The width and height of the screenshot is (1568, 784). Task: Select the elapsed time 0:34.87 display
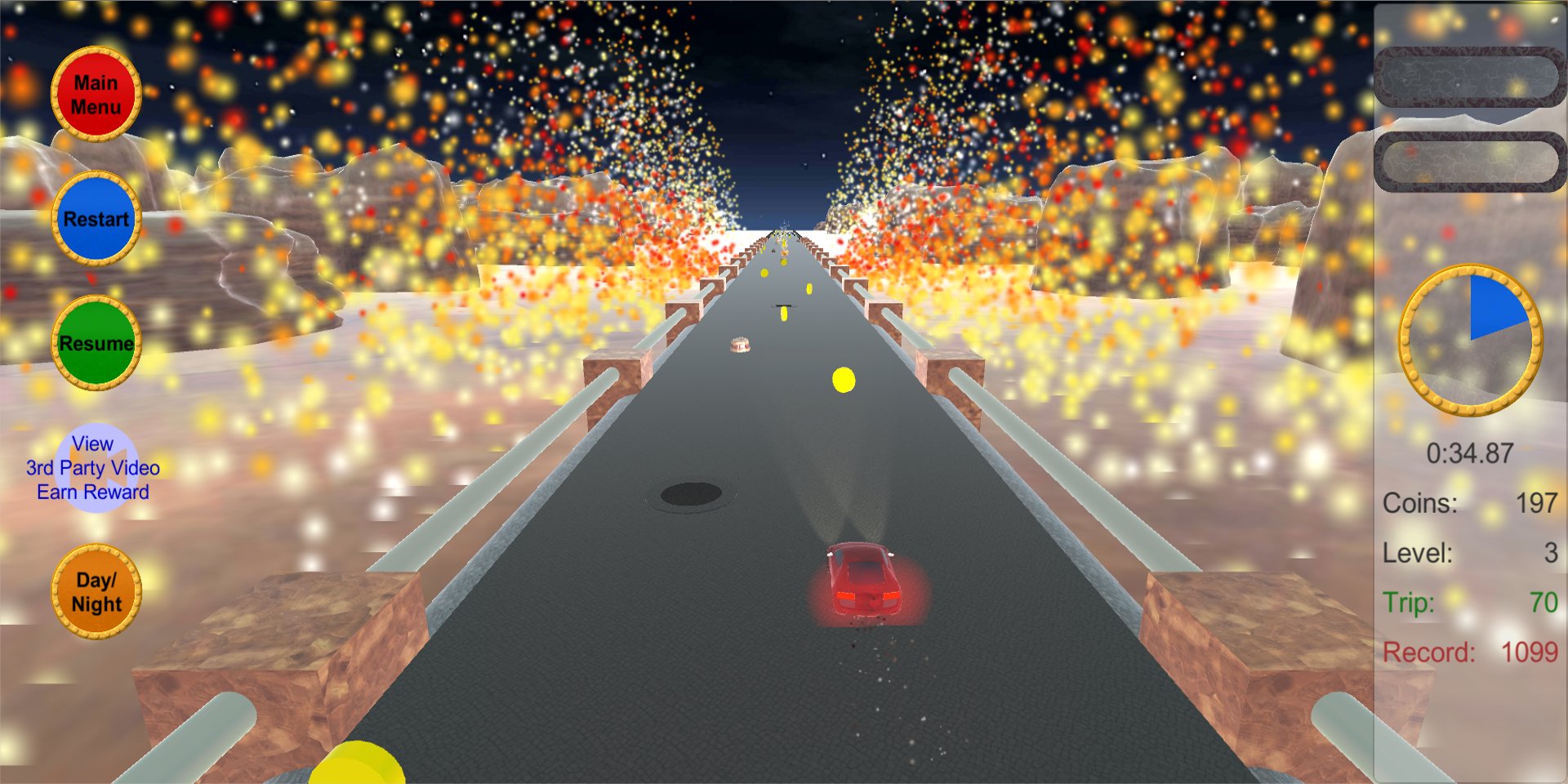tap(1470, 454)
